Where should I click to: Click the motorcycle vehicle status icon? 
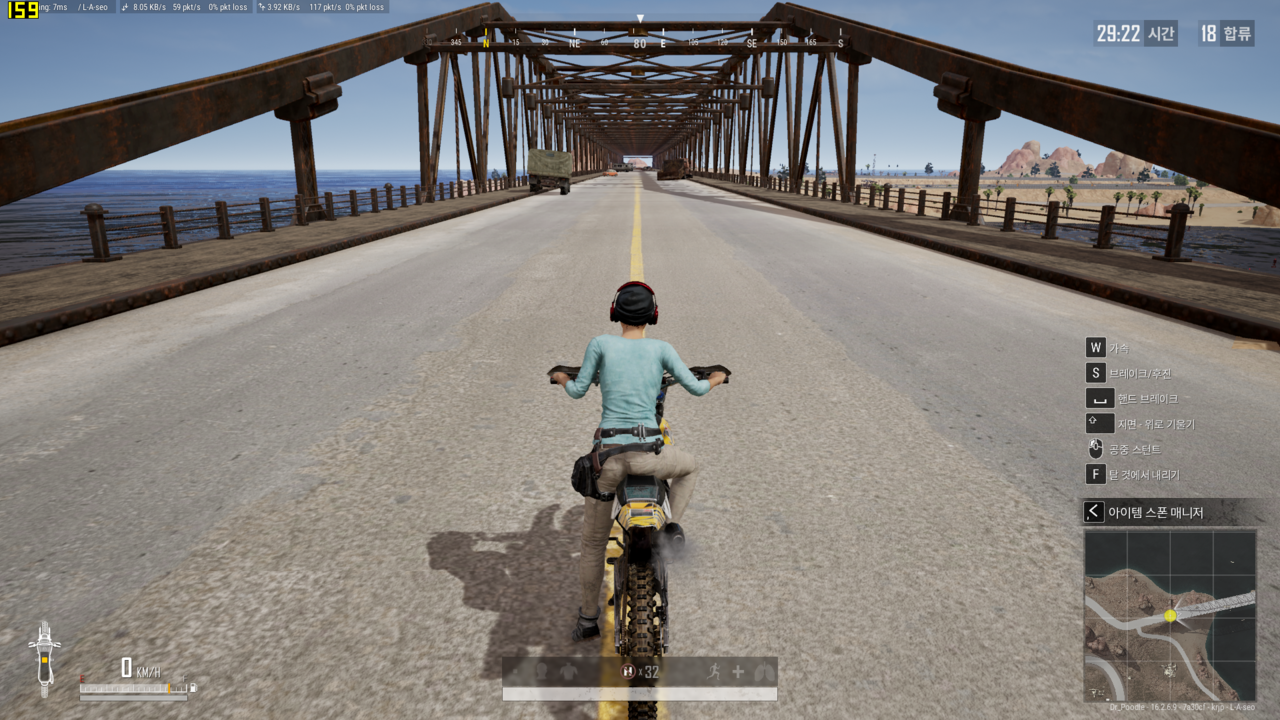[44, 658]
